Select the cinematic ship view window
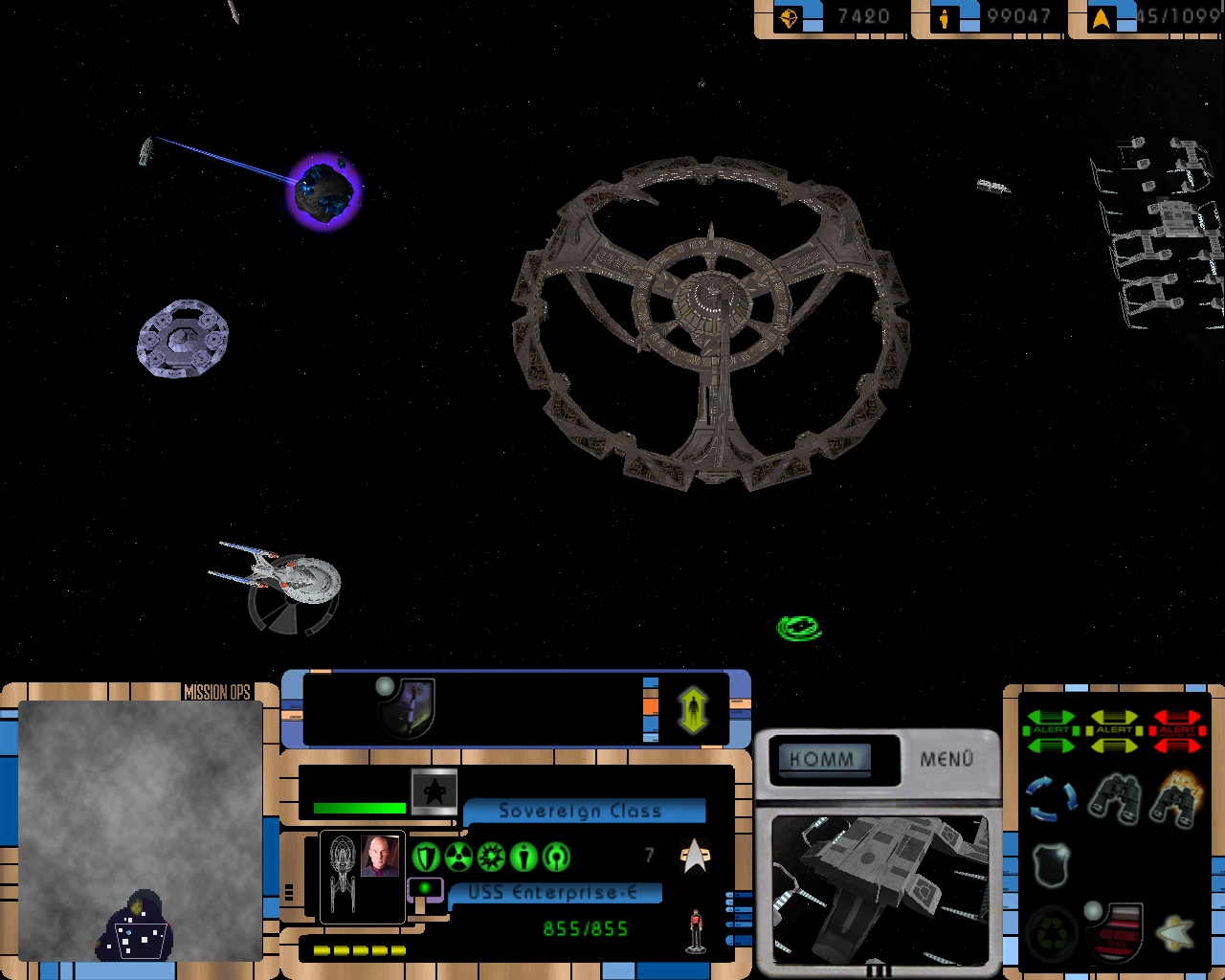Viewport: 1225px width, 980px height. click(880, 890)
